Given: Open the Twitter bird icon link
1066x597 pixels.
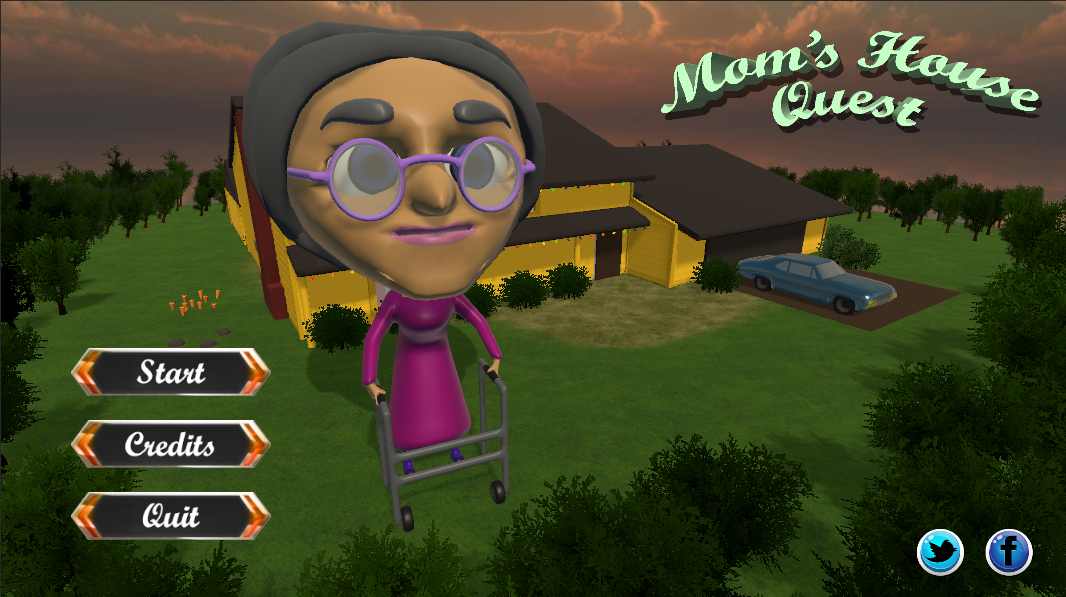Looking at the screenshot, I should pos(940,551).
